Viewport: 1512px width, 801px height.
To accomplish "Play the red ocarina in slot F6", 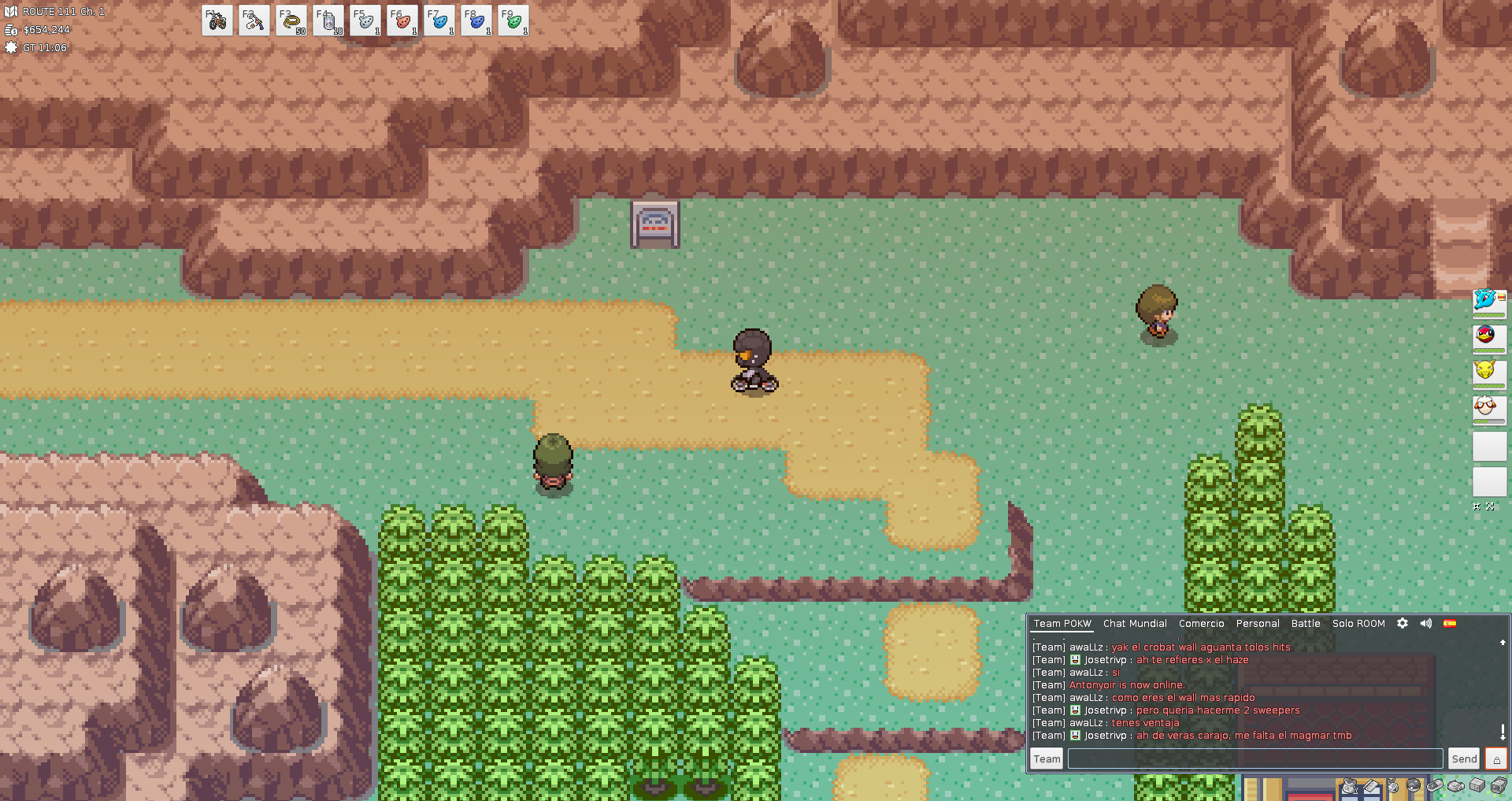I will [402, 20].
